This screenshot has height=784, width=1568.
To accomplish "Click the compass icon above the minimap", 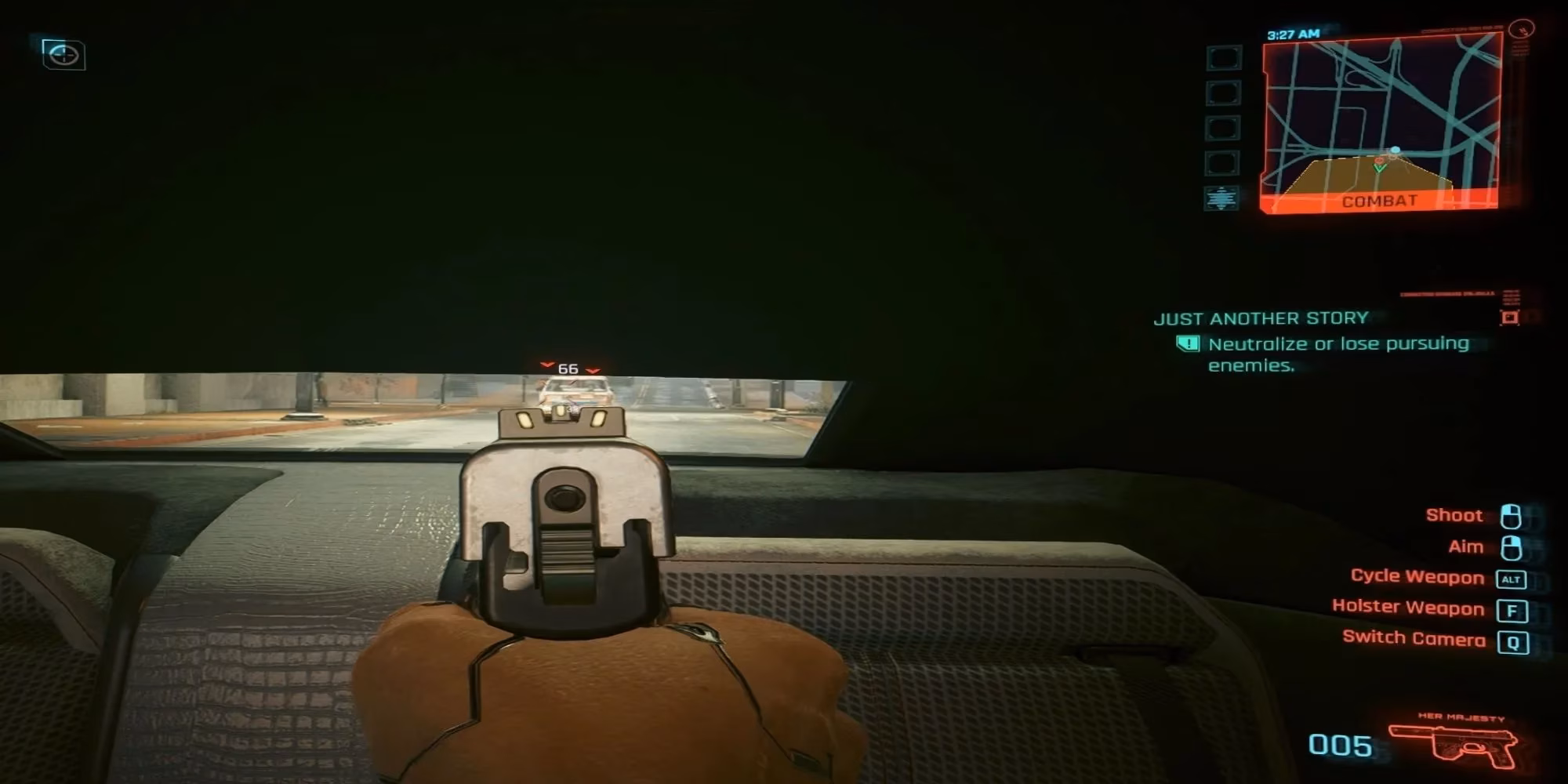I will click(x=1521, y=30).
